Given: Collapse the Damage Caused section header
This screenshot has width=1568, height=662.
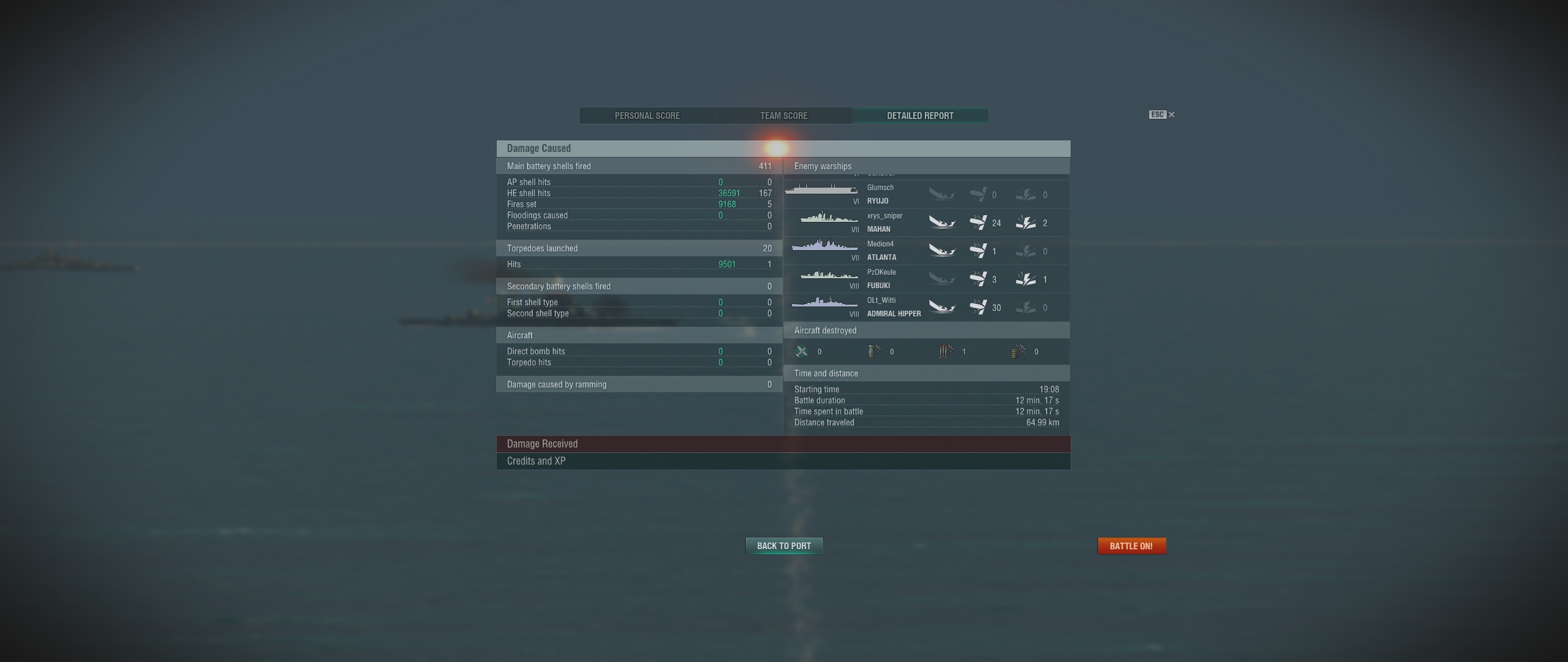Looking at the screenshot, I should coord(783,148).
